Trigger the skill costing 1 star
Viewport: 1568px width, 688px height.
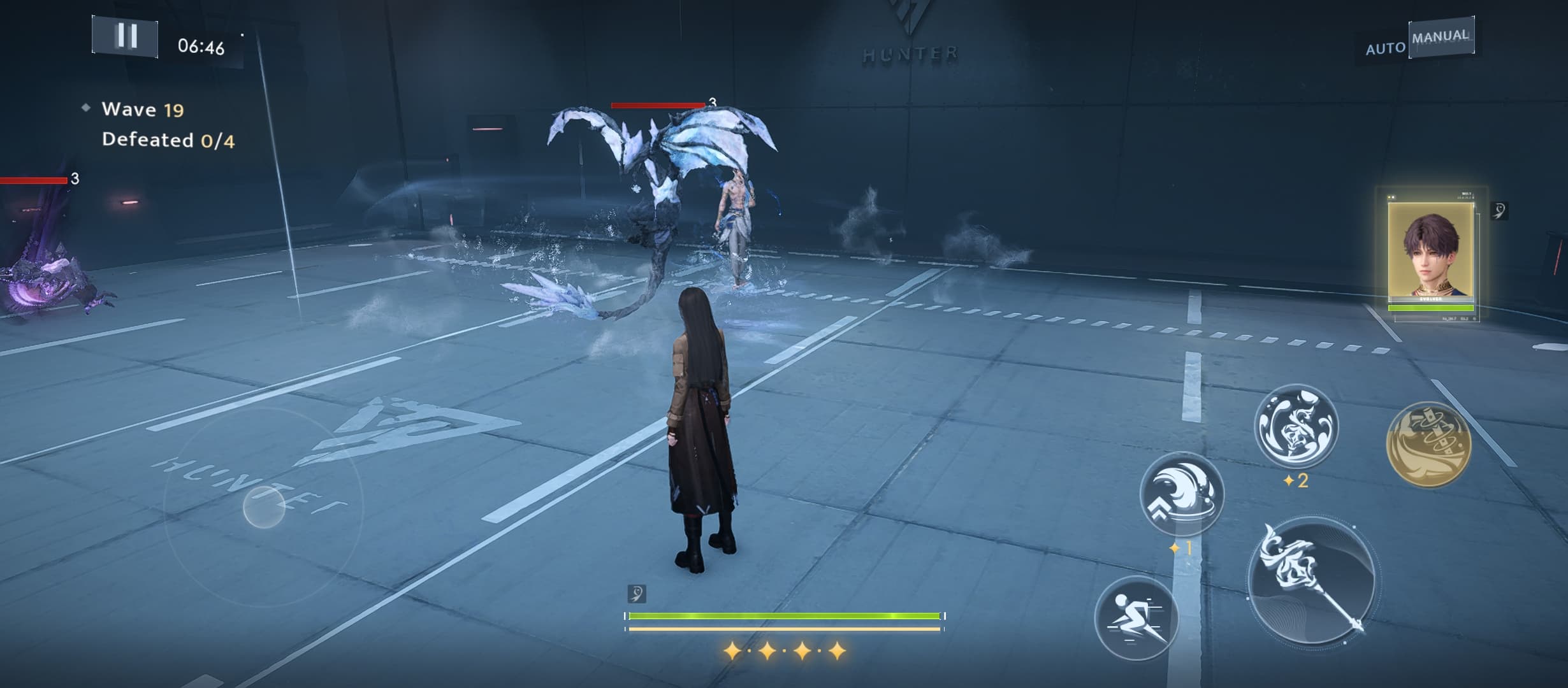pyautogui.click(x=1181, y=494)
